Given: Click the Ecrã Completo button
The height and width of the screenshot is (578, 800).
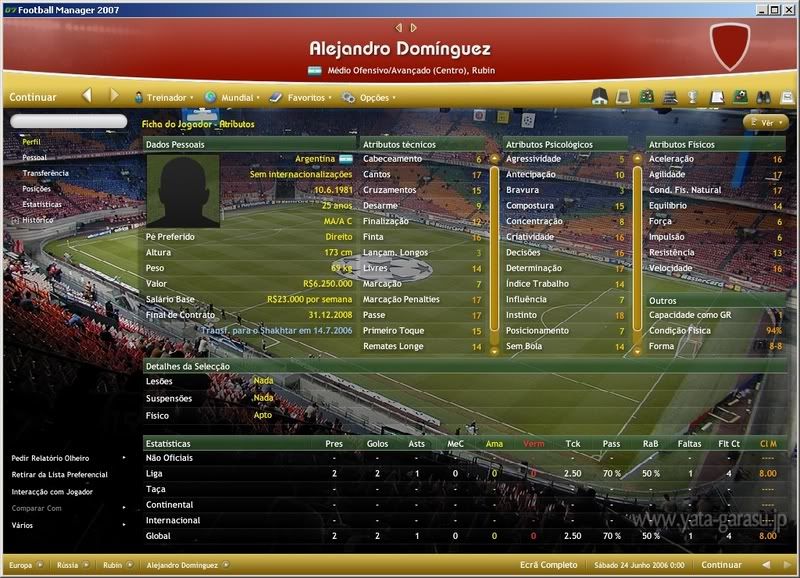Looking at the screenshot, I should coord(548,565).
